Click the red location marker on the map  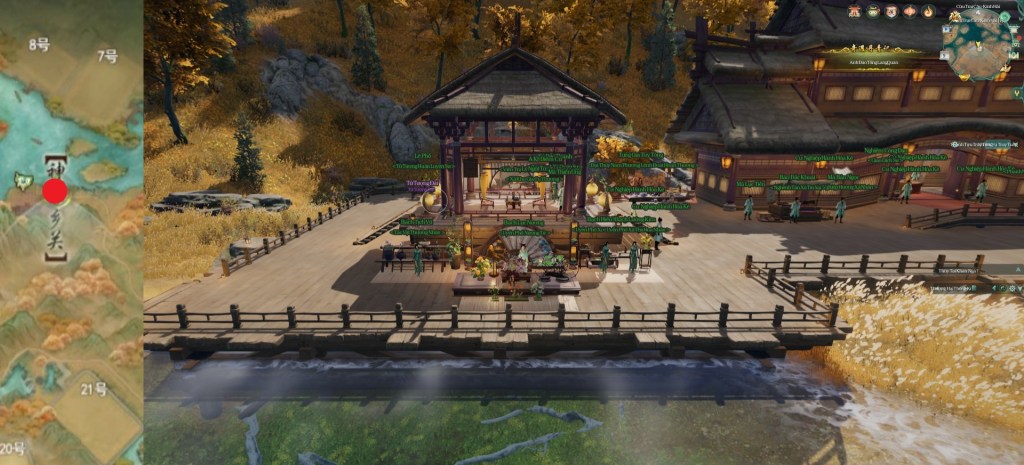point(55,191)
